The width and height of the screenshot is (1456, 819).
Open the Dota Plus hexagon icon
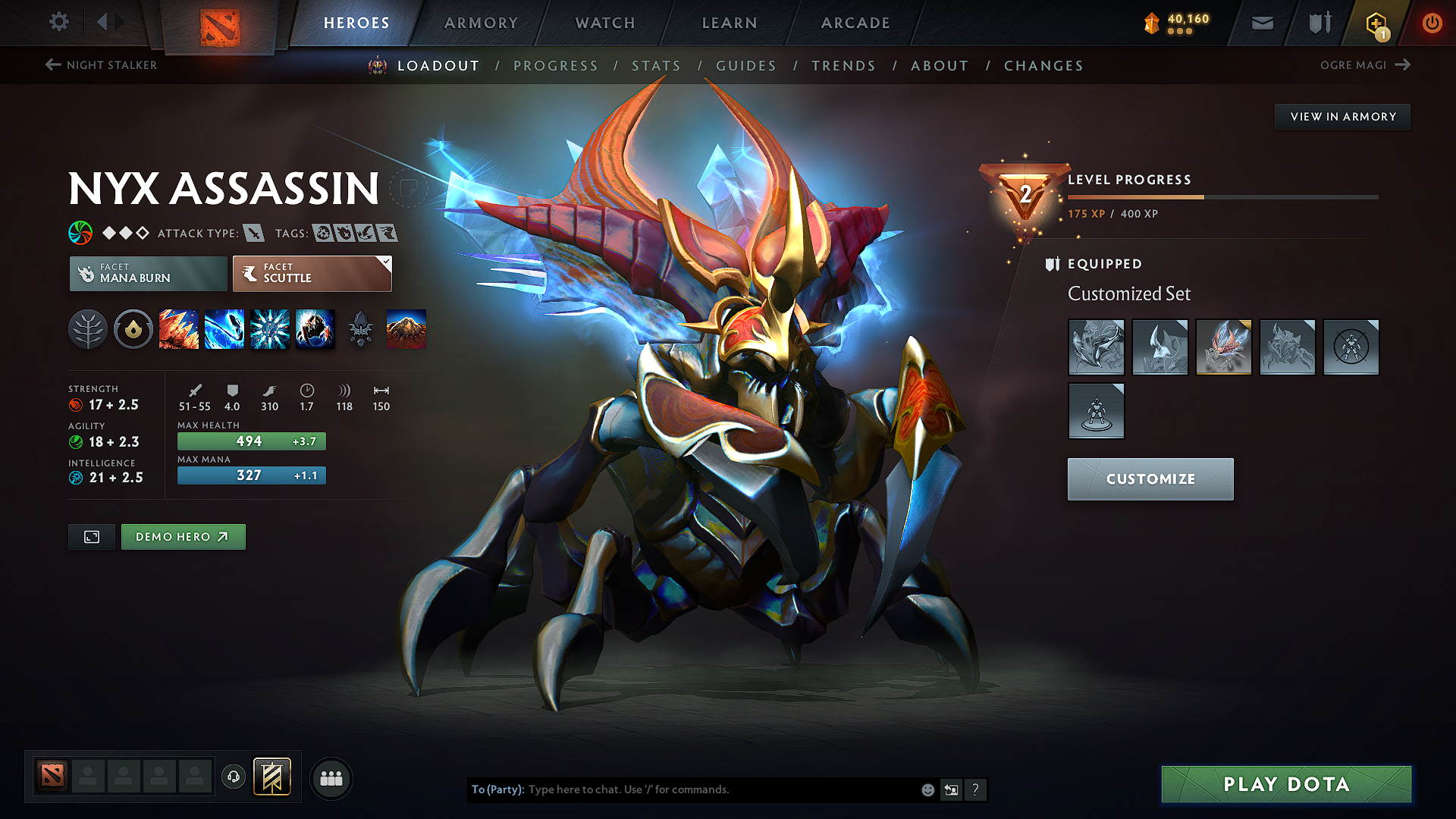click(x=1378, y=23)
